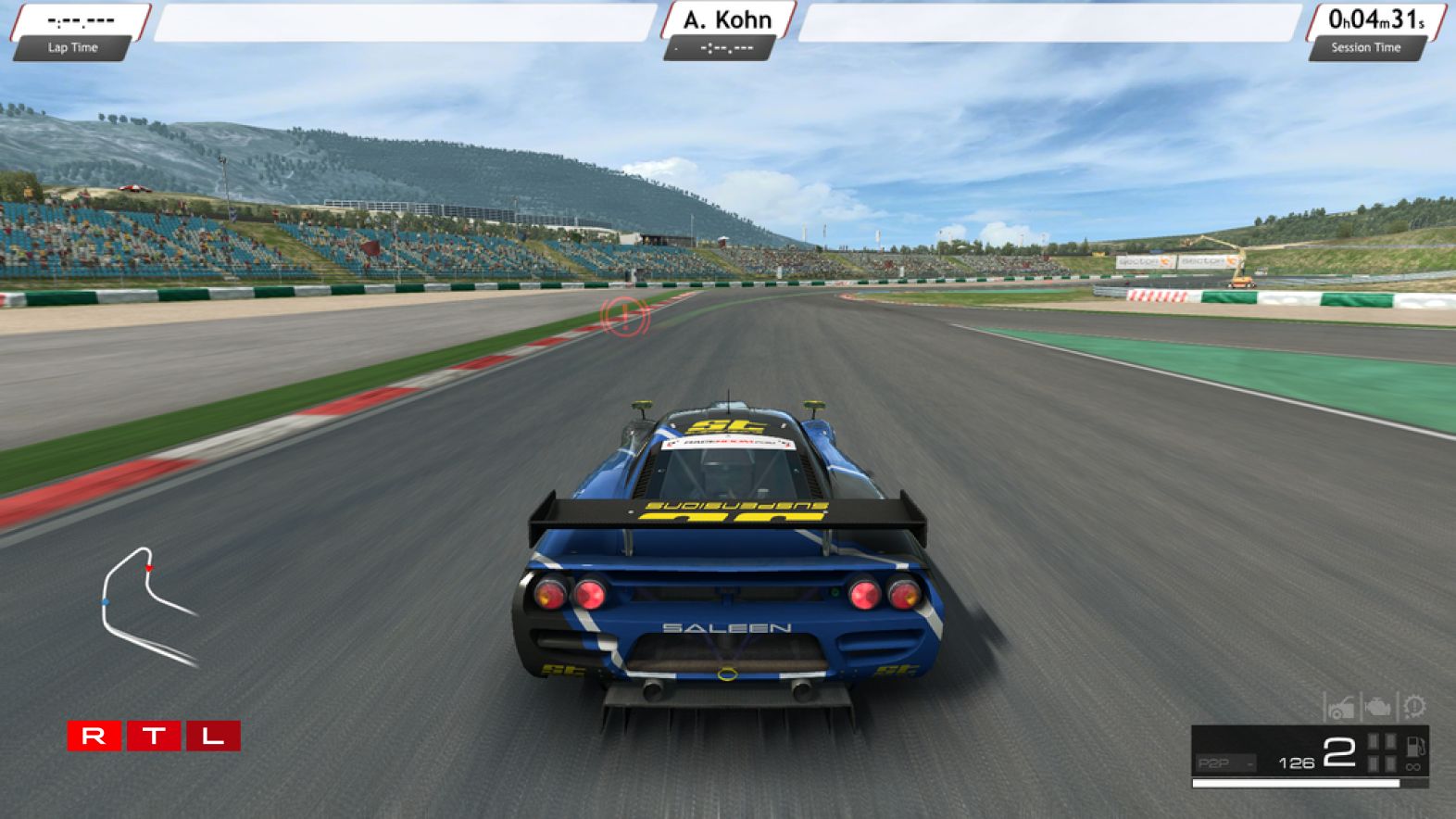Select the car body damage icon
Viewport: 1456px width, 819px height.
tap(1339, 709)
